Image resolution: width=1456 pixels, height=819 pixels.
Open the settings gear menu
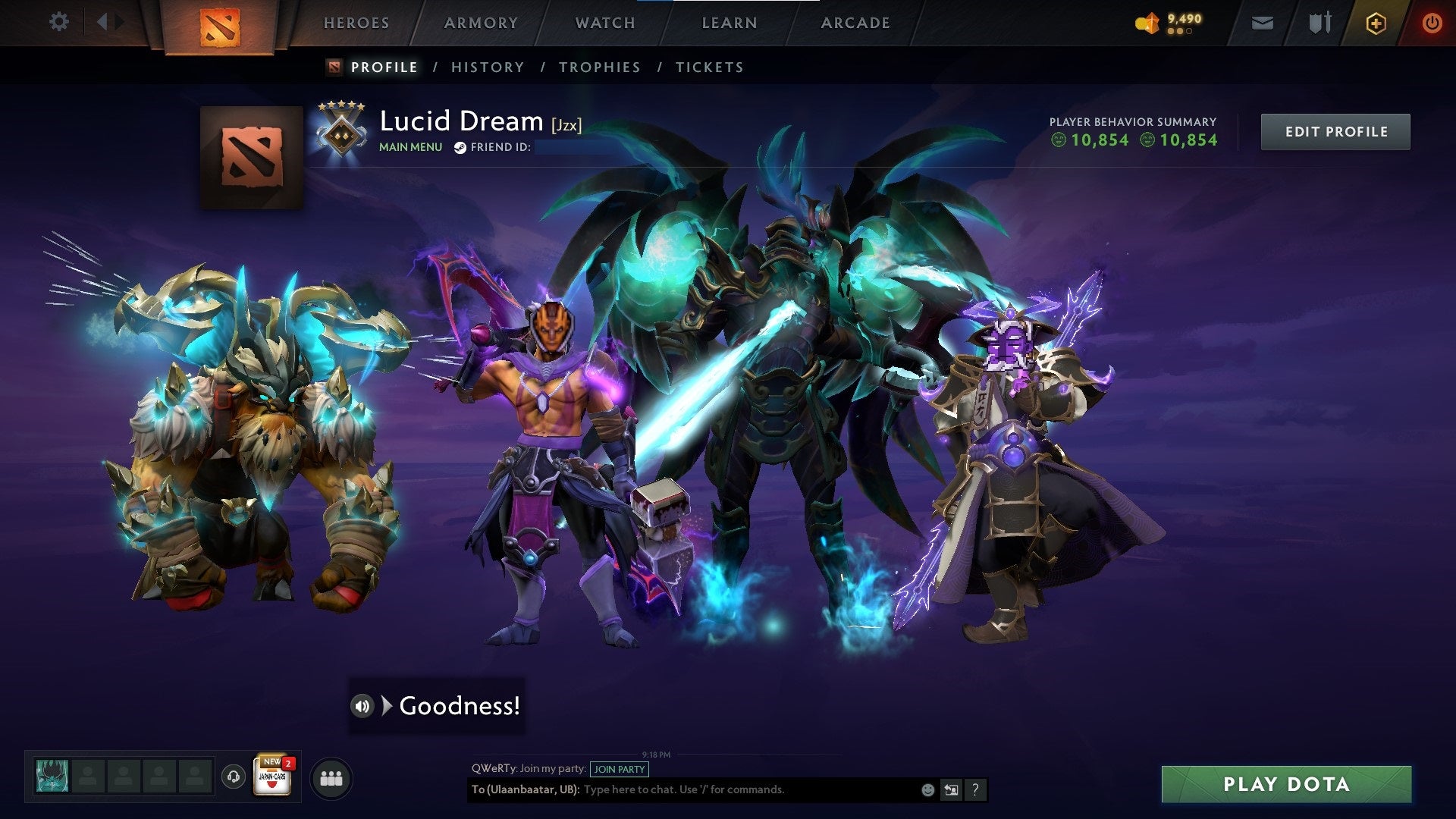point(58,22)
